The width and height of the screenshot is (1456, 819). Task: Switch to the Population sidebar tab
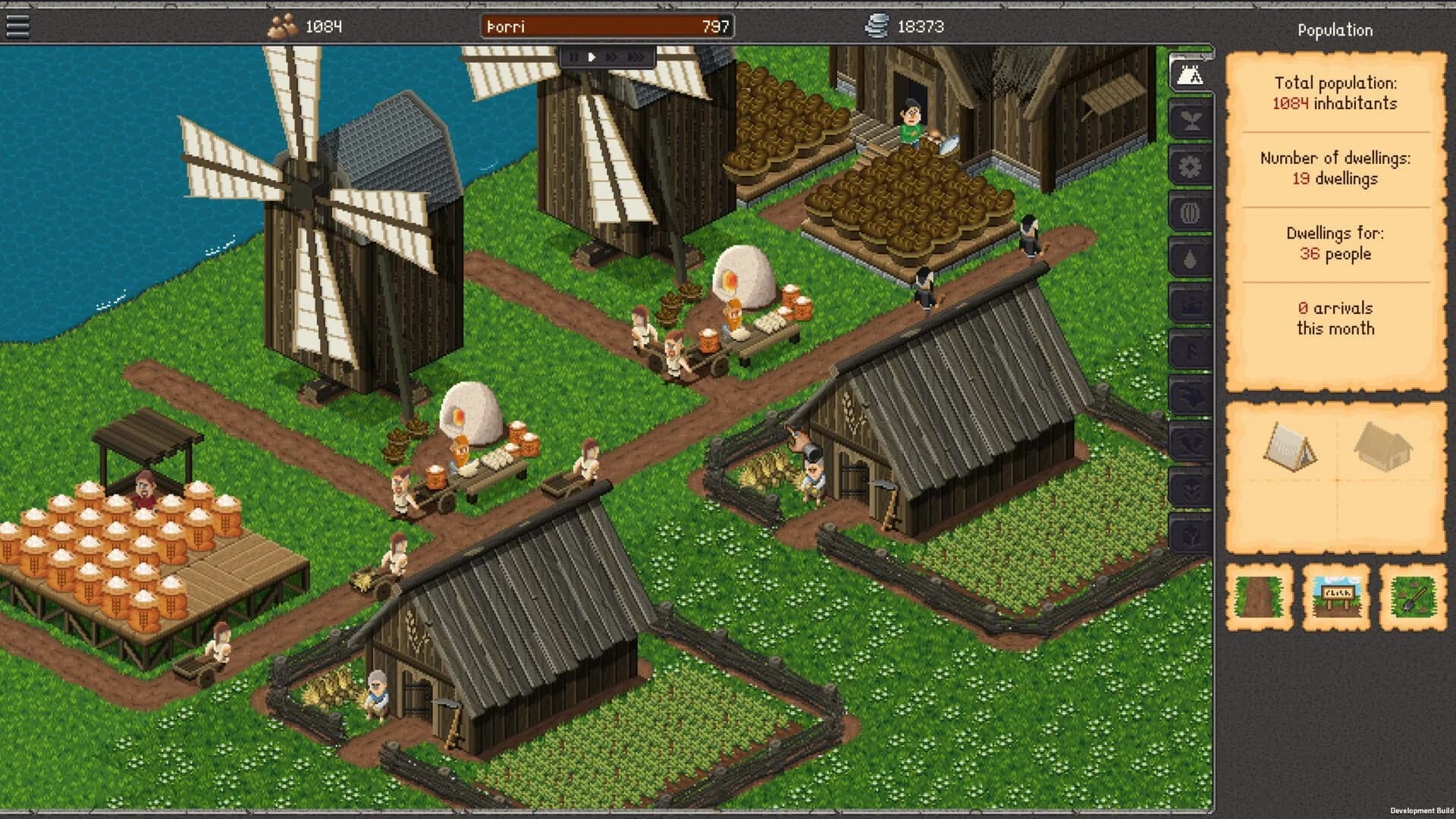[x=1191, y=74]
